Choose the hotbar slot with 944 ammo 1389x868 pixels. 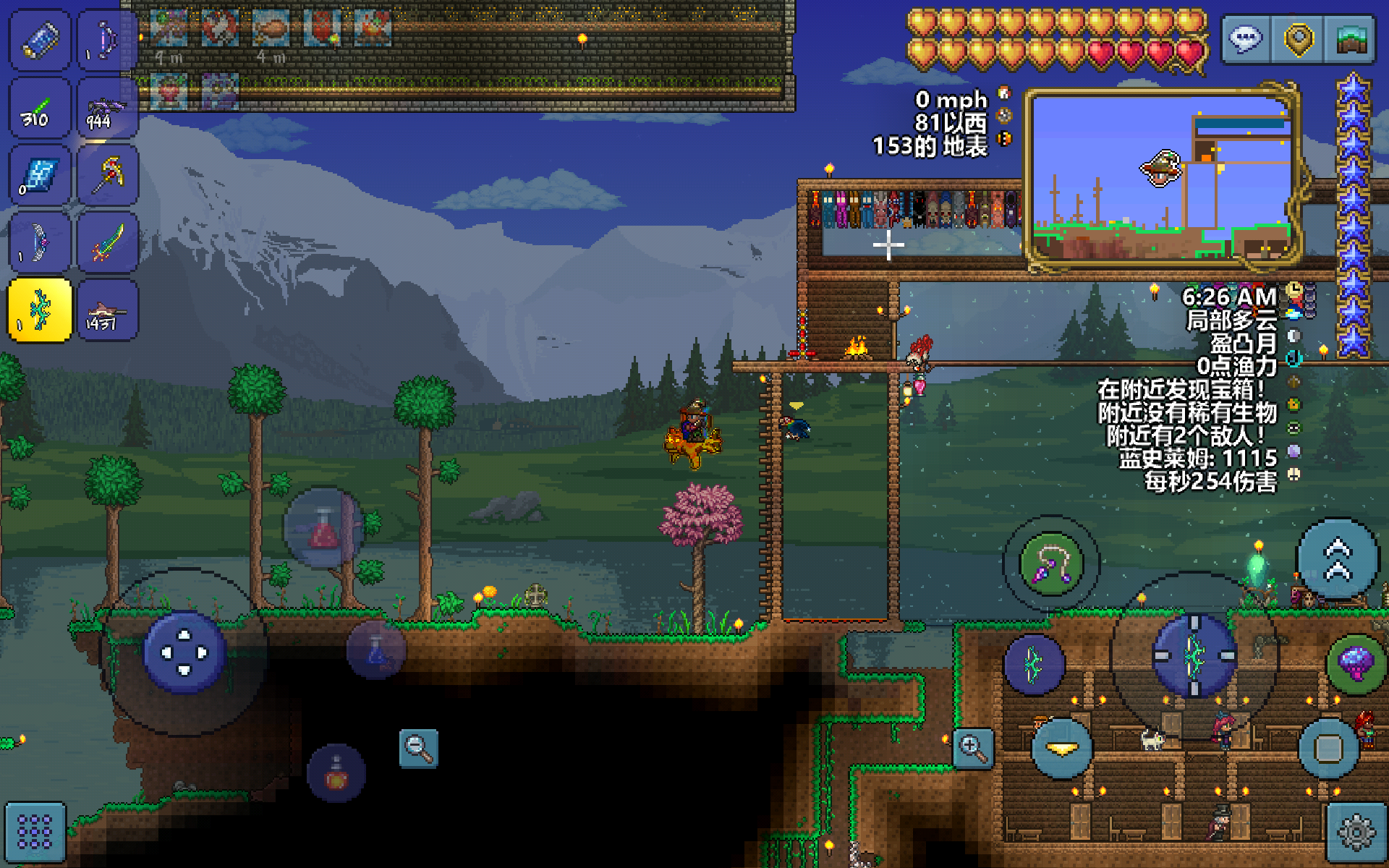click(108, 109)
